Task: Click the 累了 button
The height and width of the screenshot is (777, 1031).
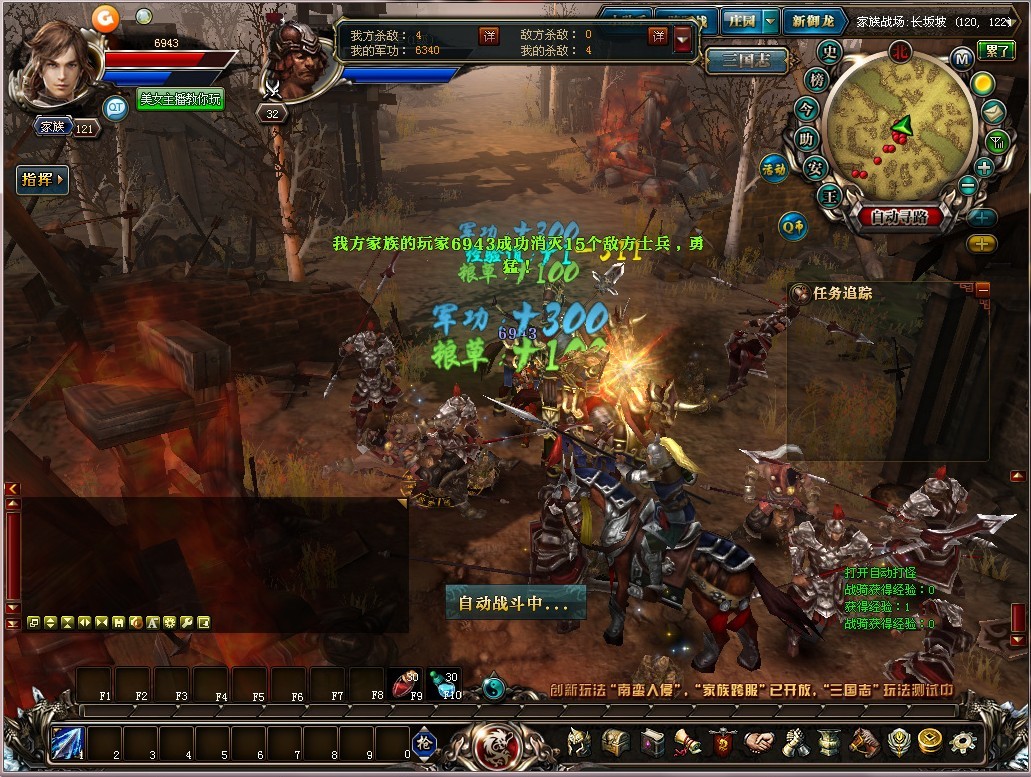Action: pos(995,51)
